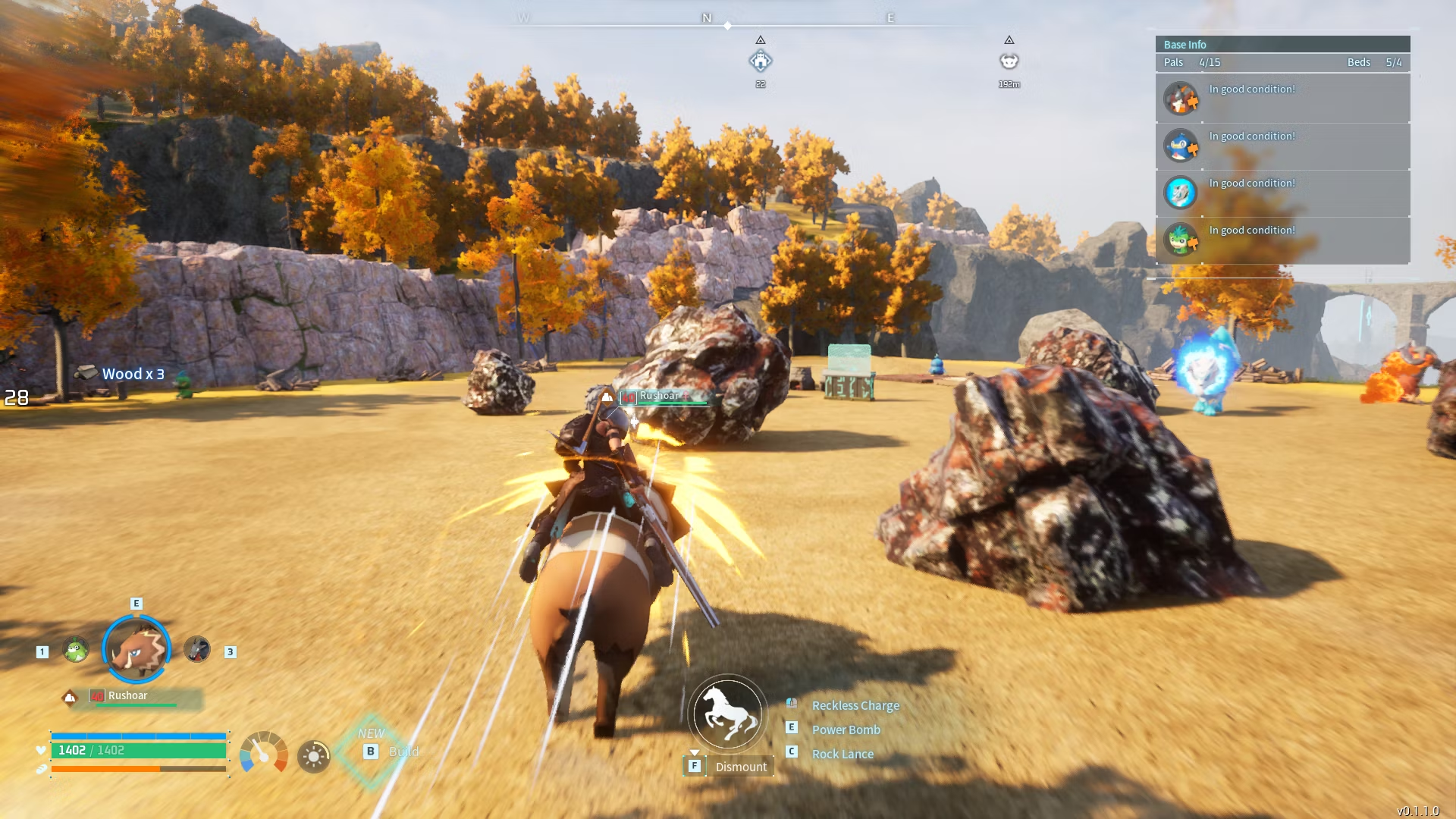This screenshot has width=1456, height=819.
Task: Activate the Reckless Charge skill
Action: click(855, 705)
